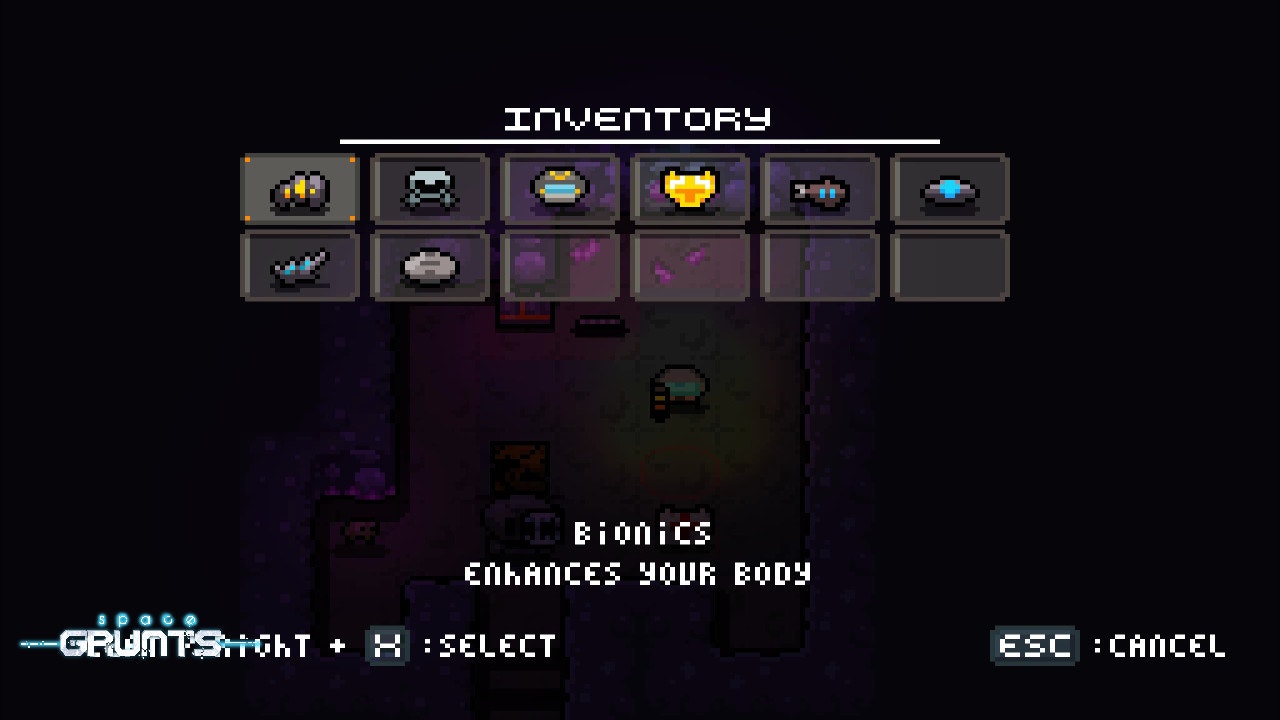Click the empty slot beside the torpedo item

tap(820, 265)
